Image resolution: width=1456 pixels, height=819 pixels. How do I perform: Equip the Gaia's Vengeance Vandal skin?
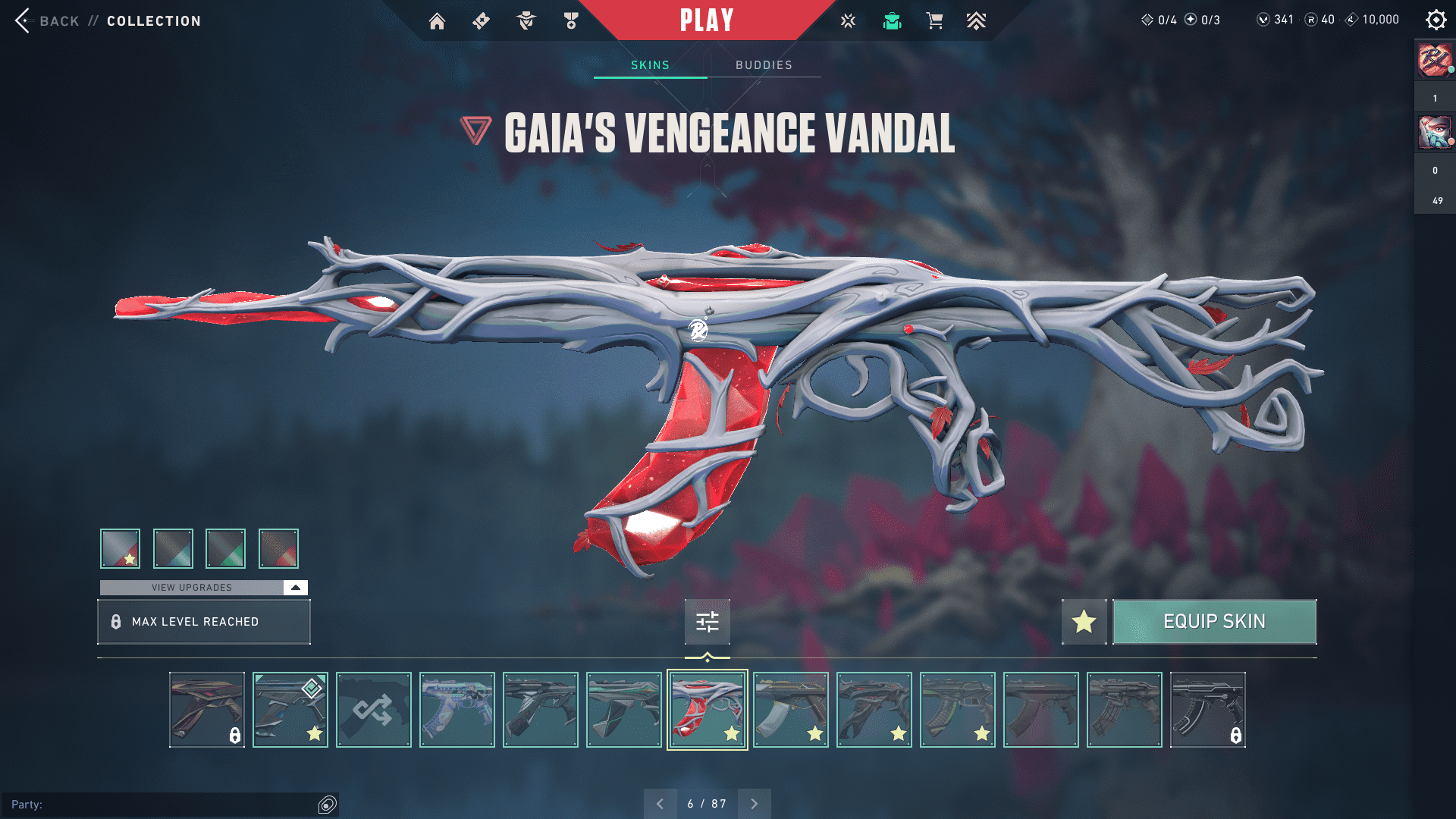click(1214, 622)
